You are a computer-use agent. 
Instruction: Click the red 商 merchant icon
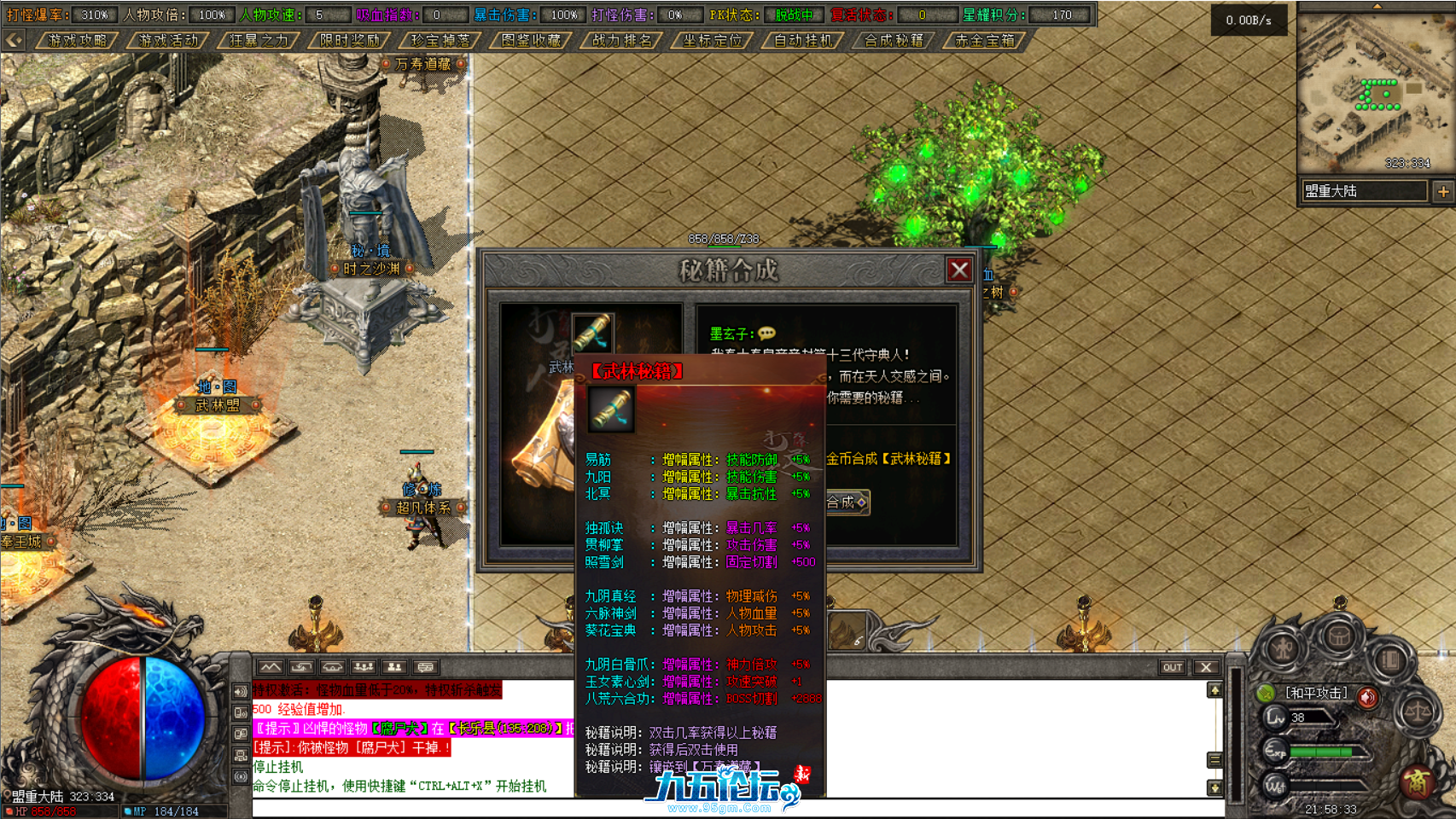1418,782
